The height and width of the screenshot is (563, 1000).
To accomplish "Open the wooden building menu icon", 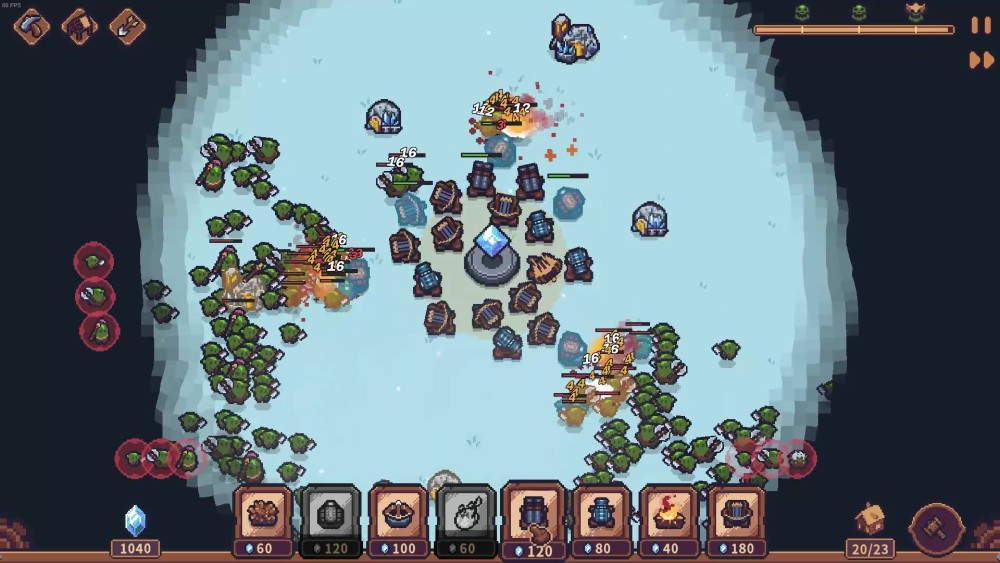I will pyautogui.click(x=80, y=25).
